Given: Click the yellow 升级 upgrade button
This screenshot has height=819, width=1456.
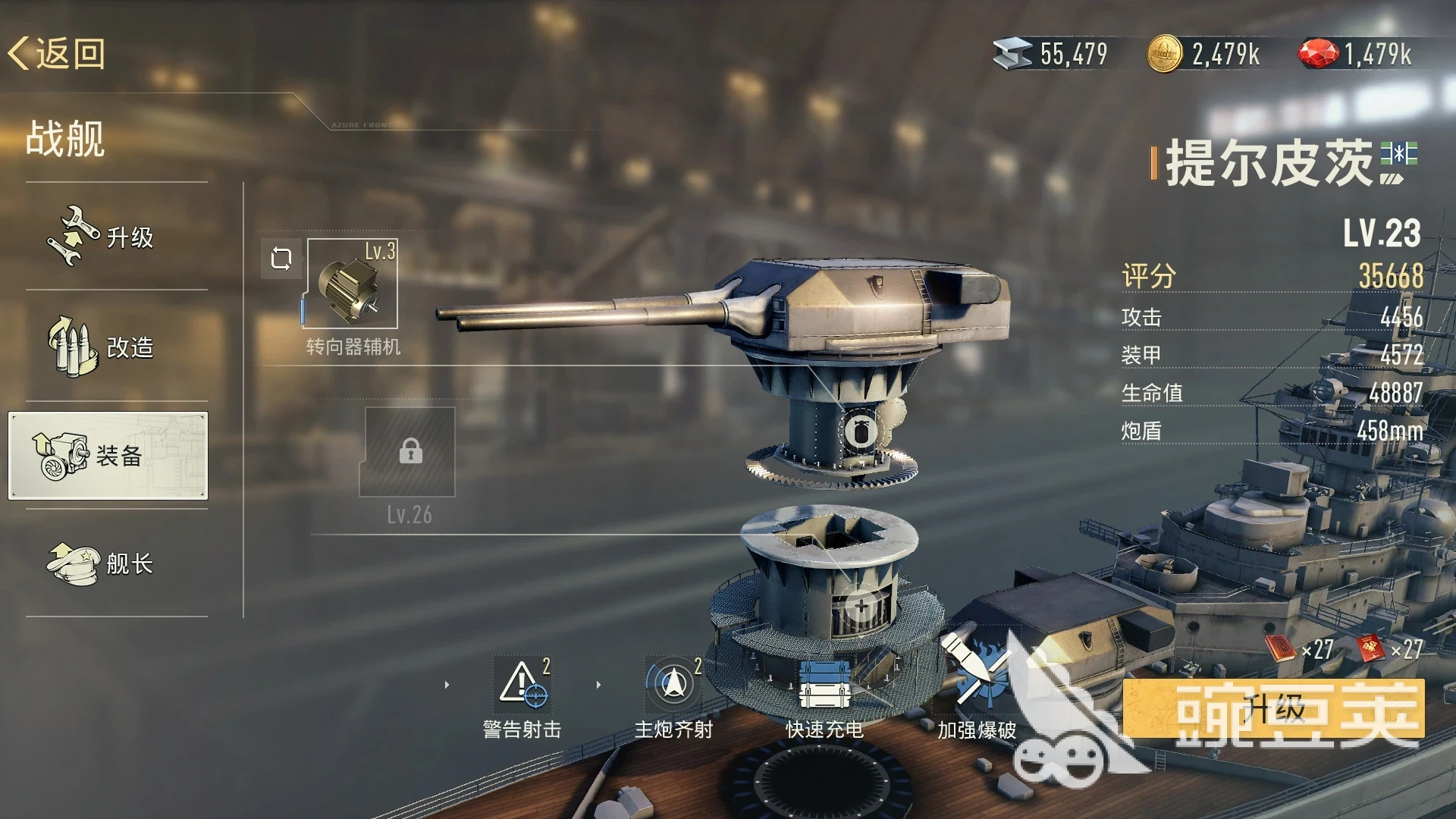Looking at the screenshot, I should click(x=1273, y=709).
